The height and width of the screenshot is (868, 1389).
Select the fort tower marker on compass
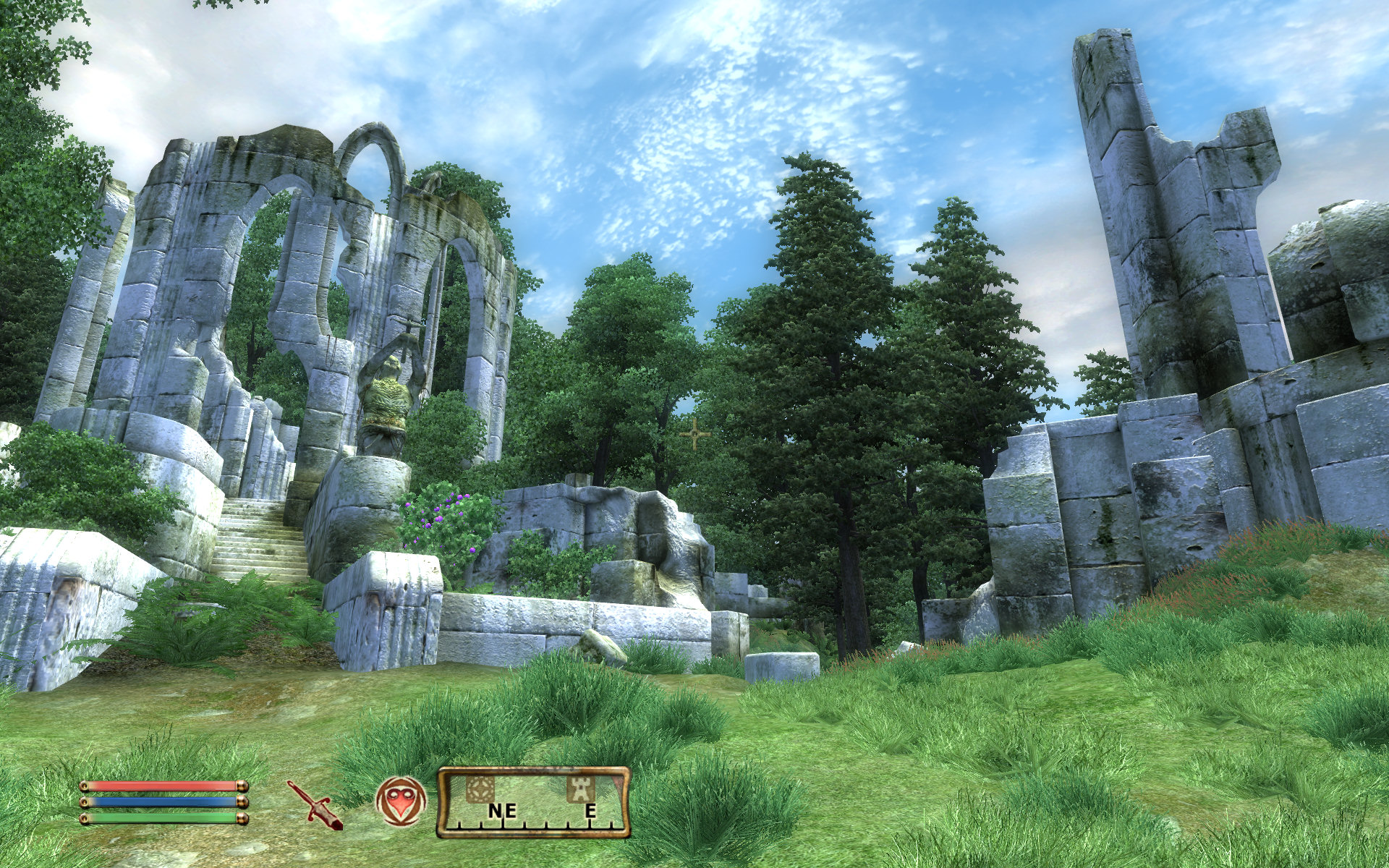pos(580,788)
